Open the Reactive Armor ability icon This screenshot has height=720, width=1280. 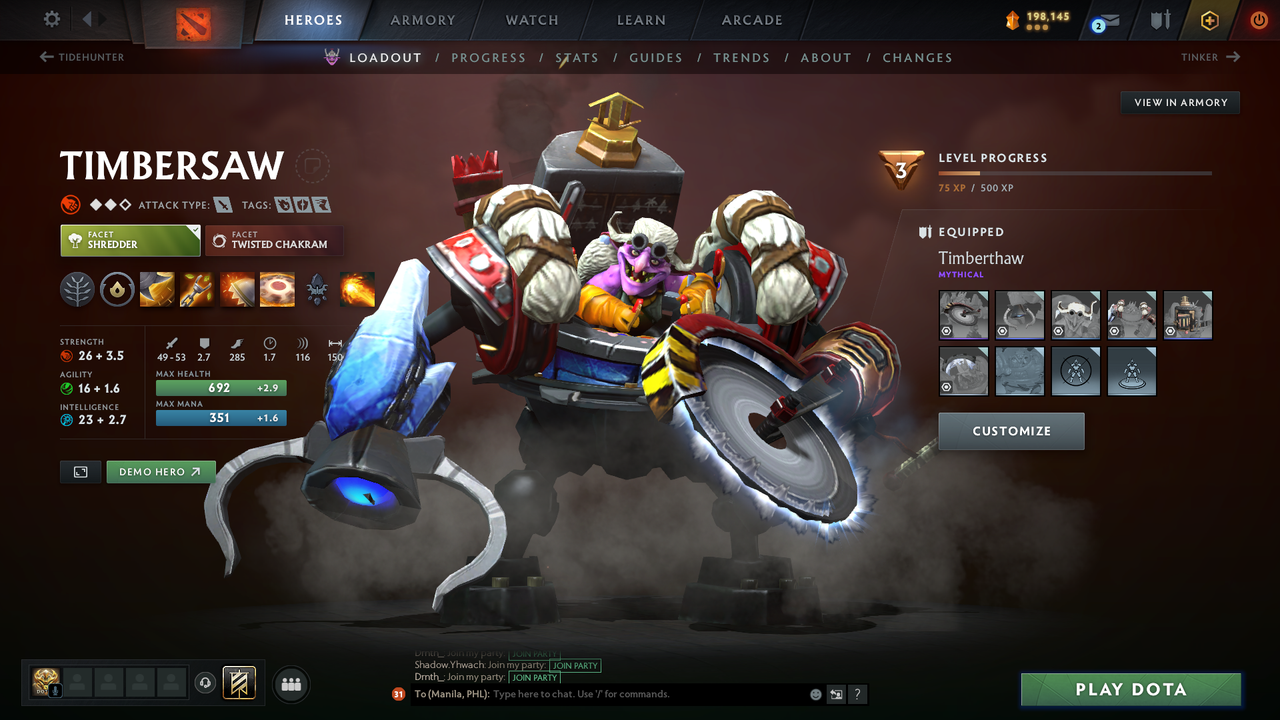click(x=237, y=290)
